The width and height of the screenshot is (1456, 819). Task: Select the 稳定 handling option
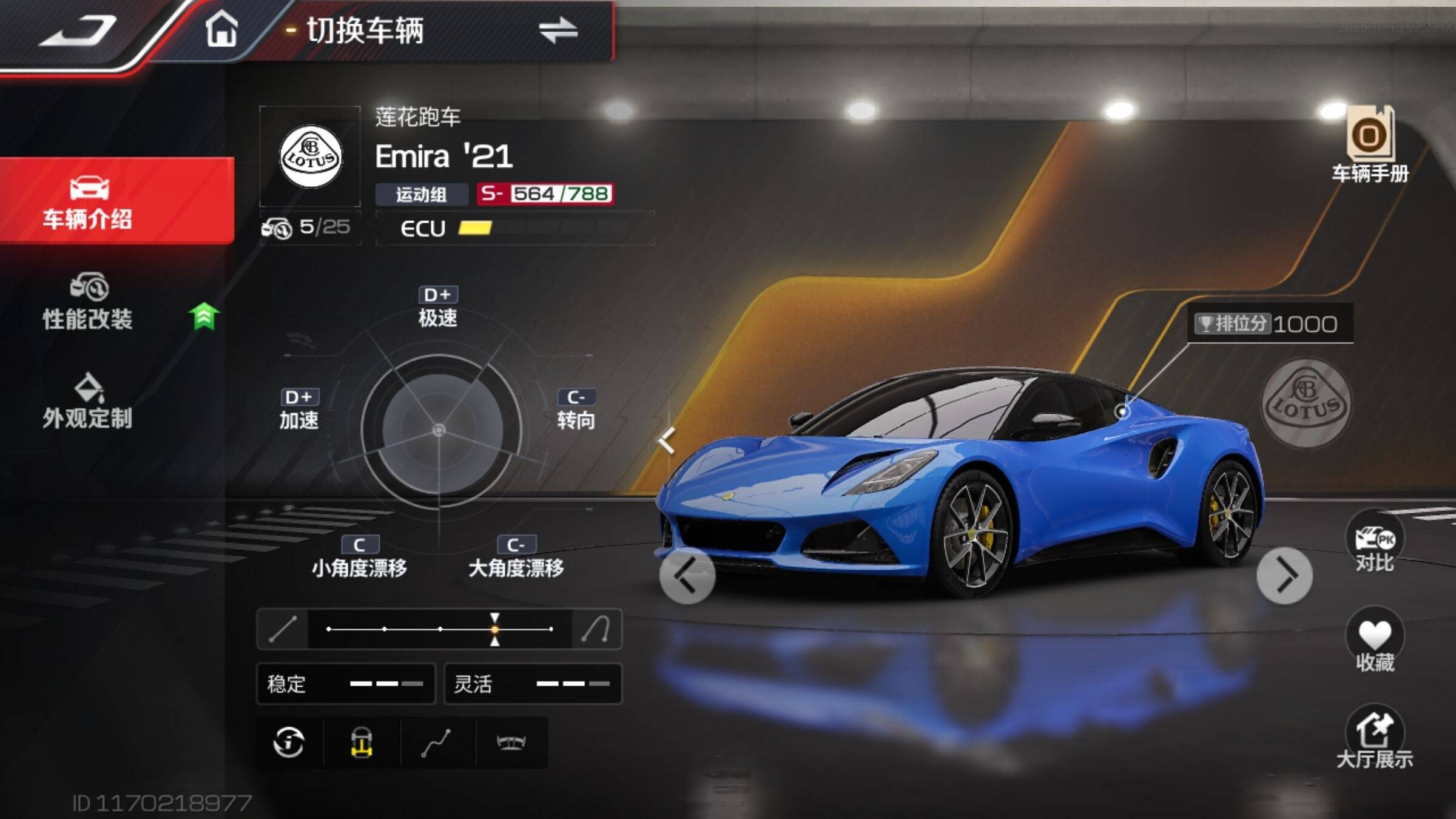coord(346,684)
